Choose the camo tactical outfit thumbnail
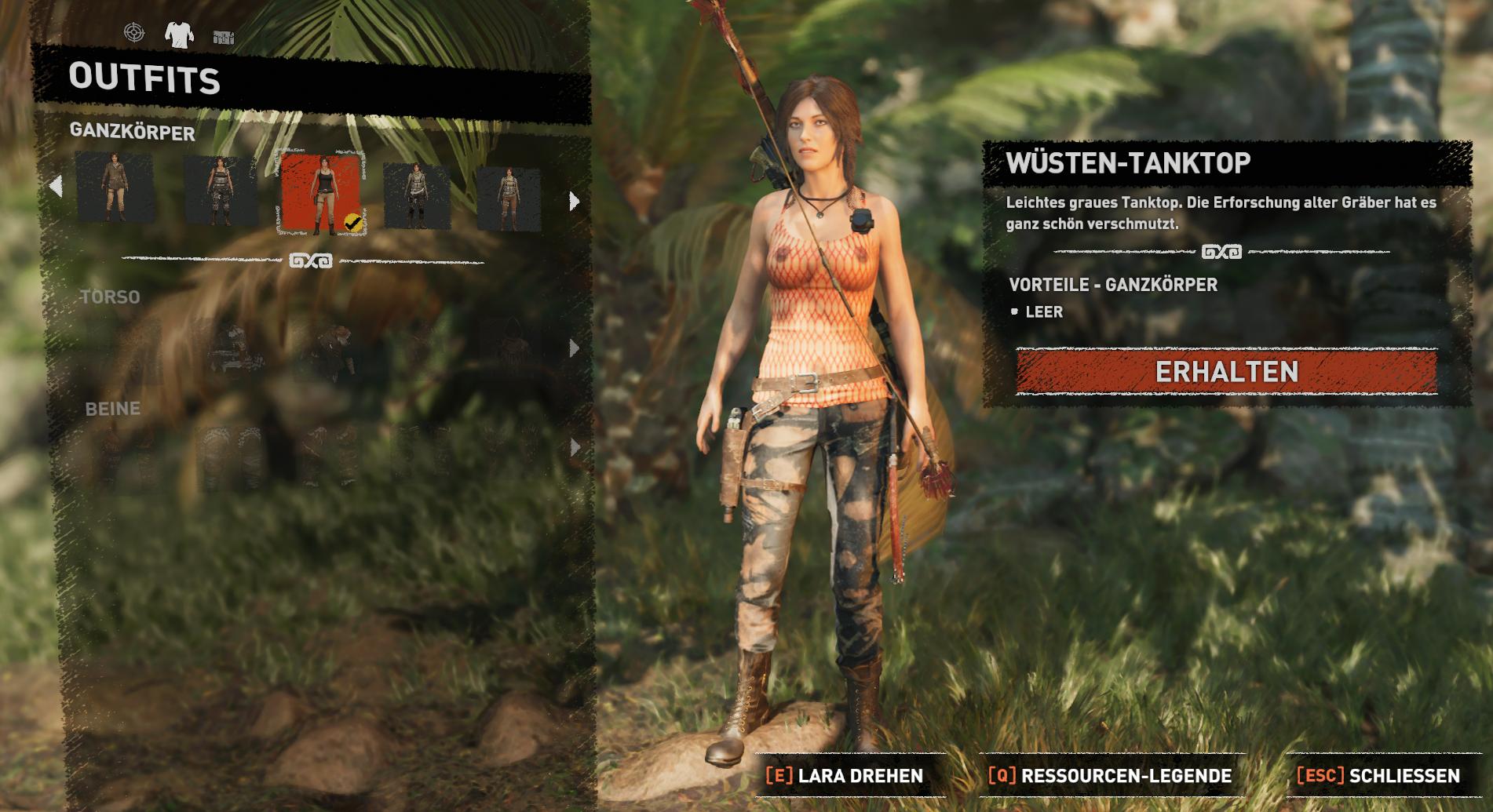Viewport: 1493px width, 812px height. tap(220, 191)
